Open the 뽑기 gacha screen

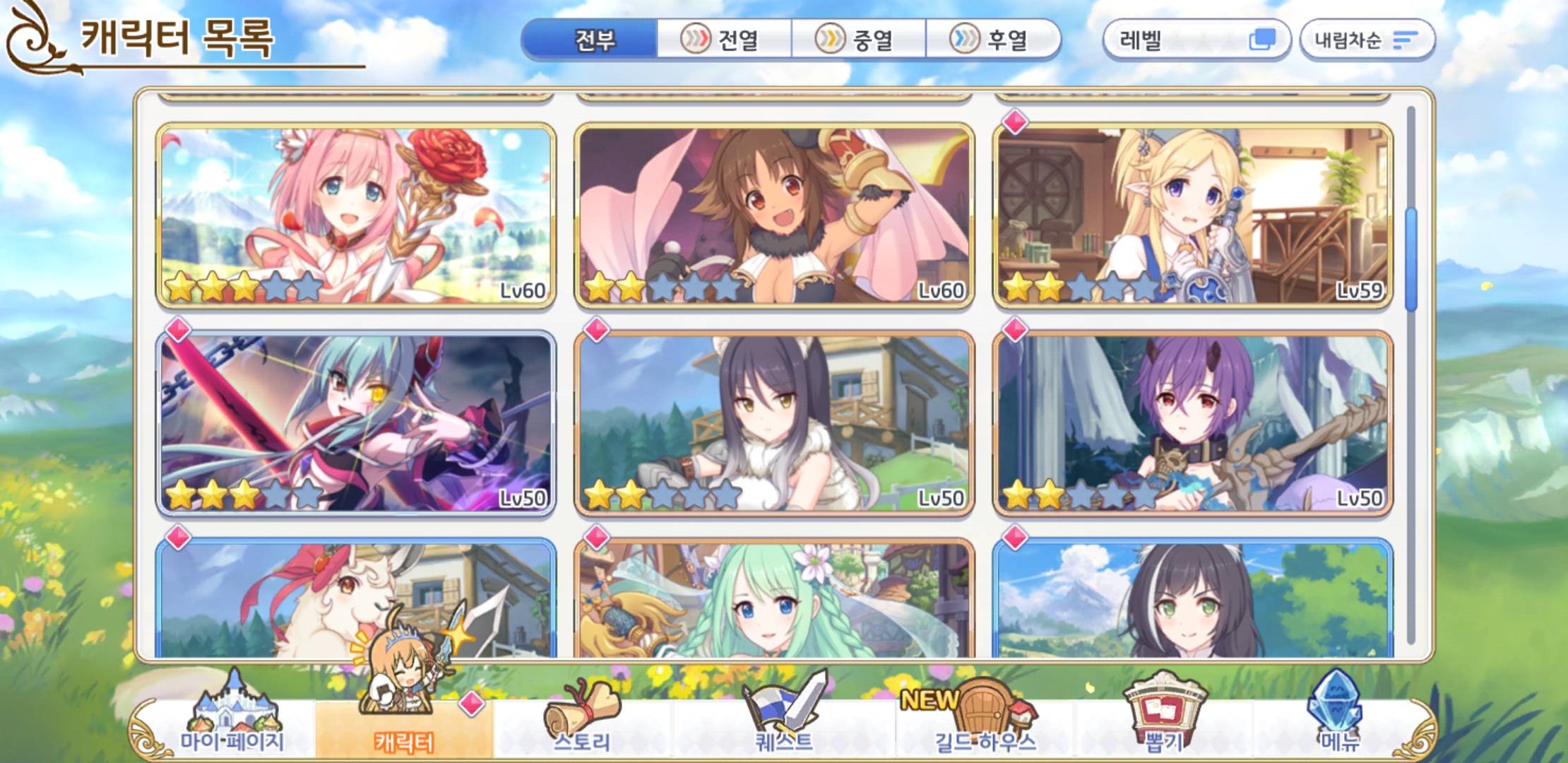click(x=1164, y=721)
